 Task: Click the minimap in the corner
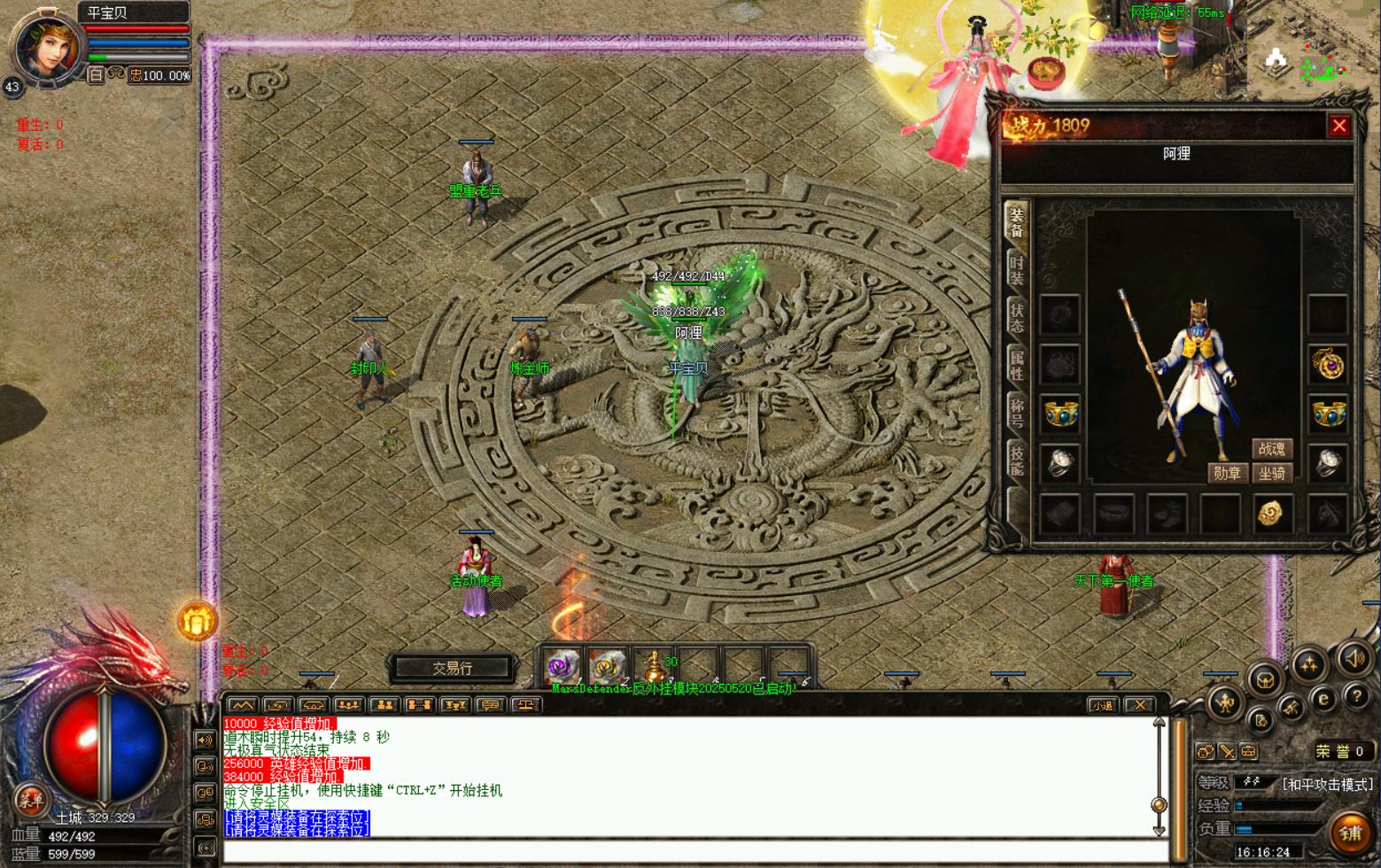[1311, 53]
